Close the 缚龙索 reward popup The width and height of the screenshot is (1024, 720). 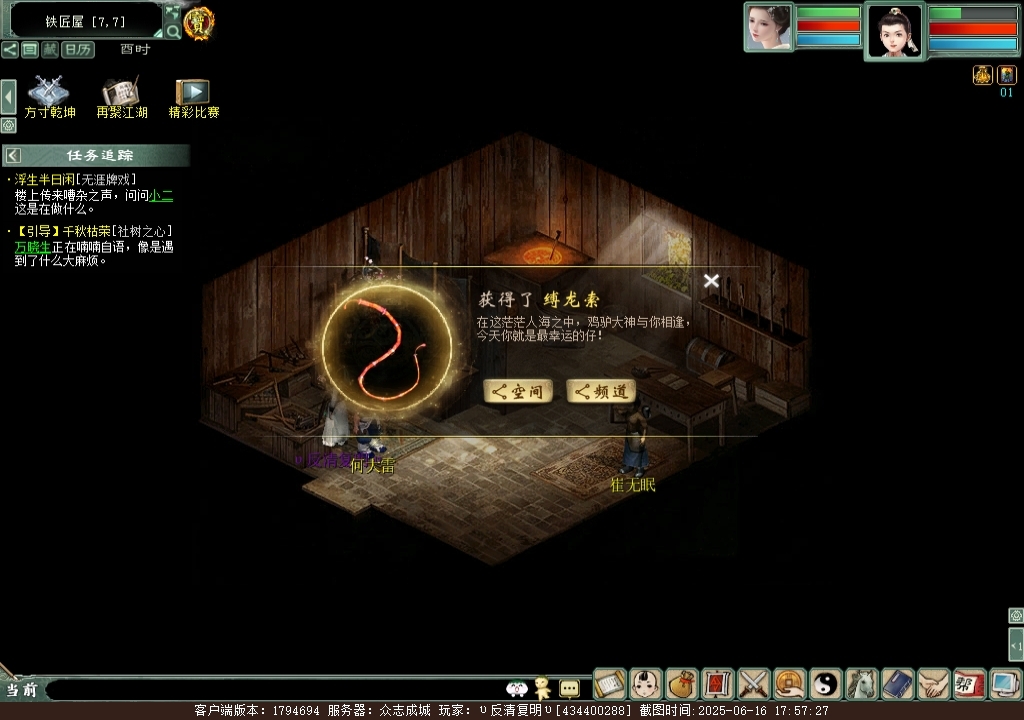[711, 281]
